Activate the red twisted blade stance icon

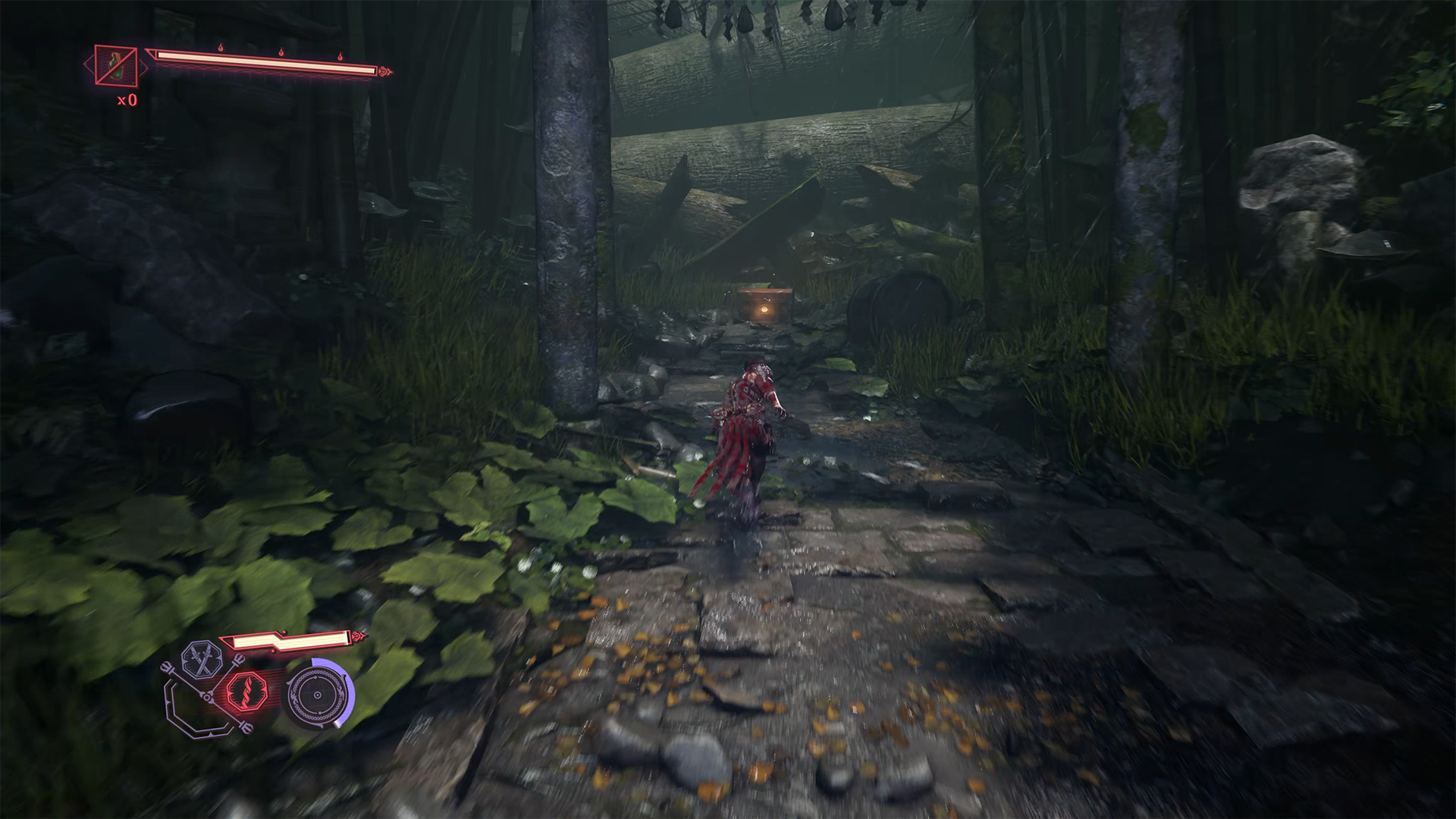coord(247,691)
